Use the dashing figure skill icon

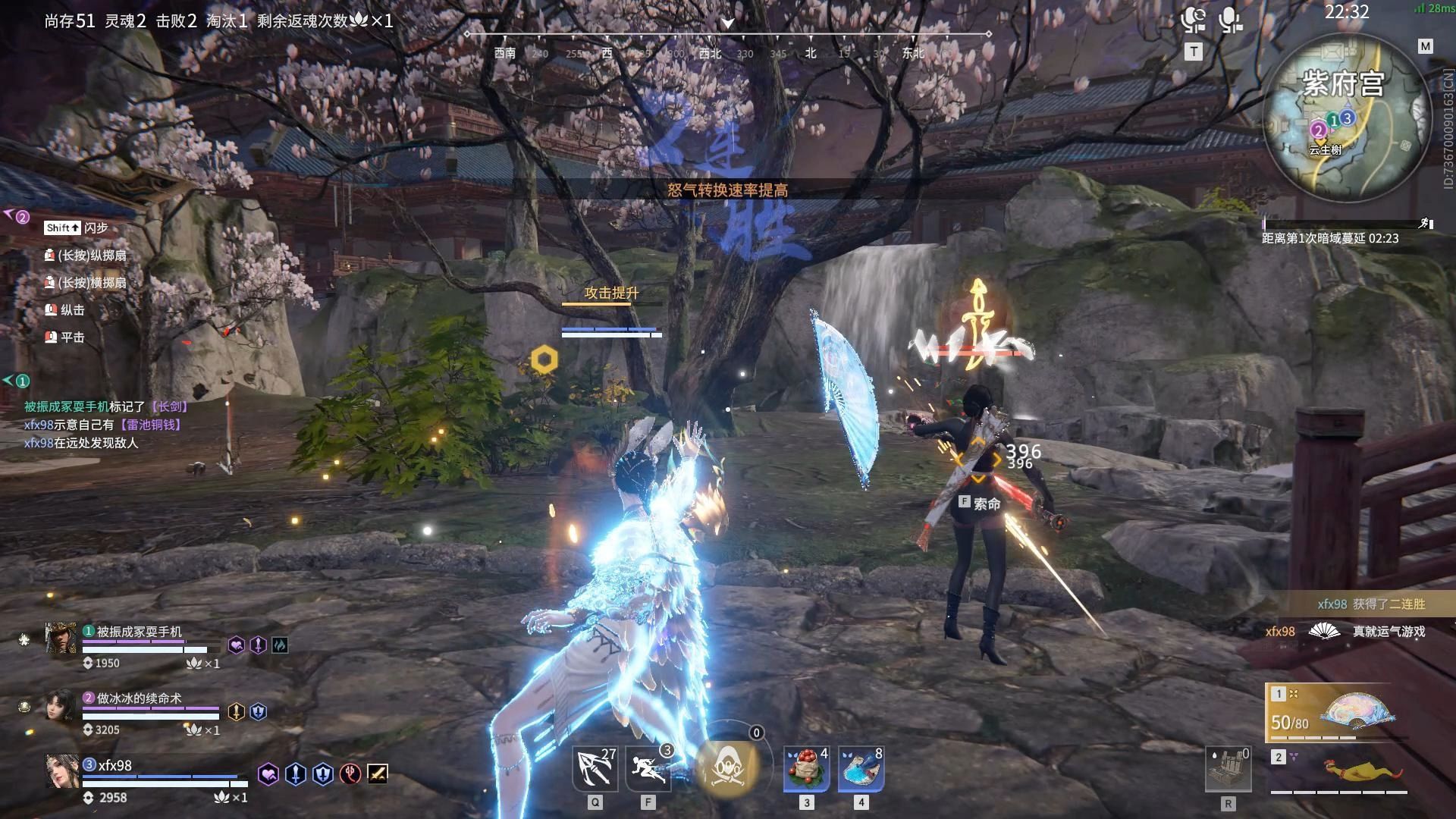click(648, 769)
